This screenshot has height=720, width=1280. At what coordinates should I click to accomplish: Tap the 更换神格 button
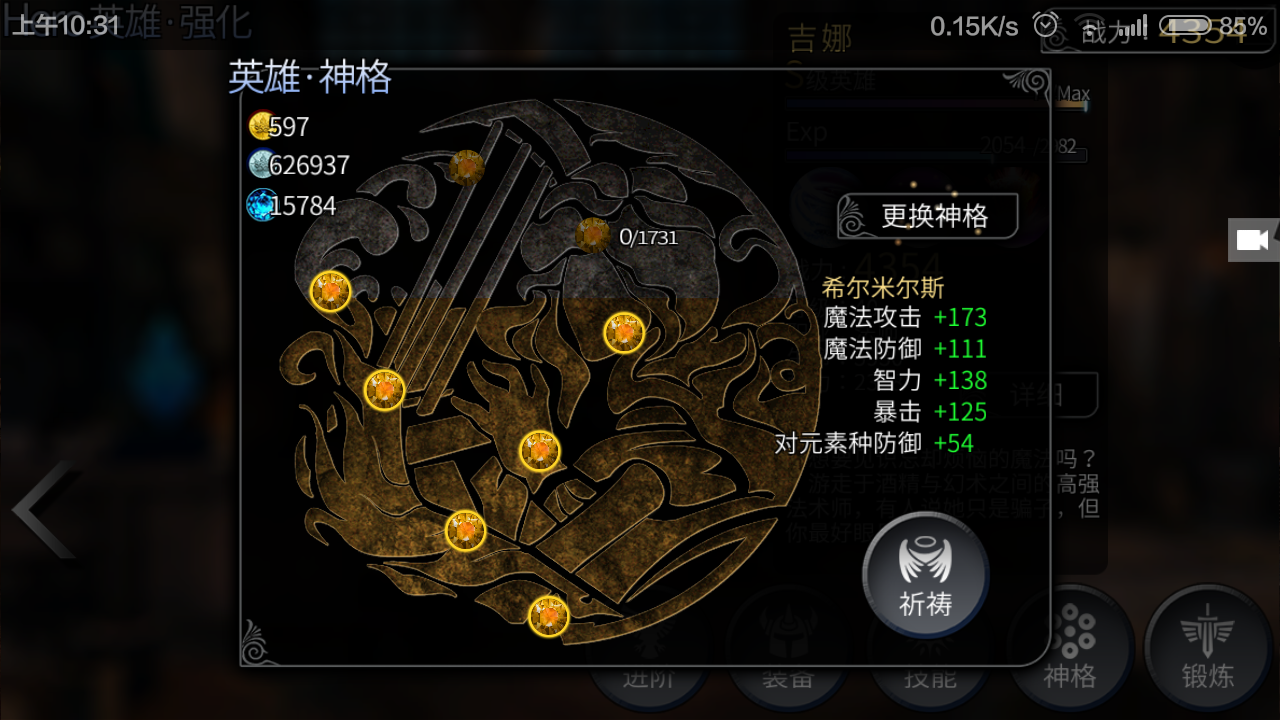click(928, 216)
